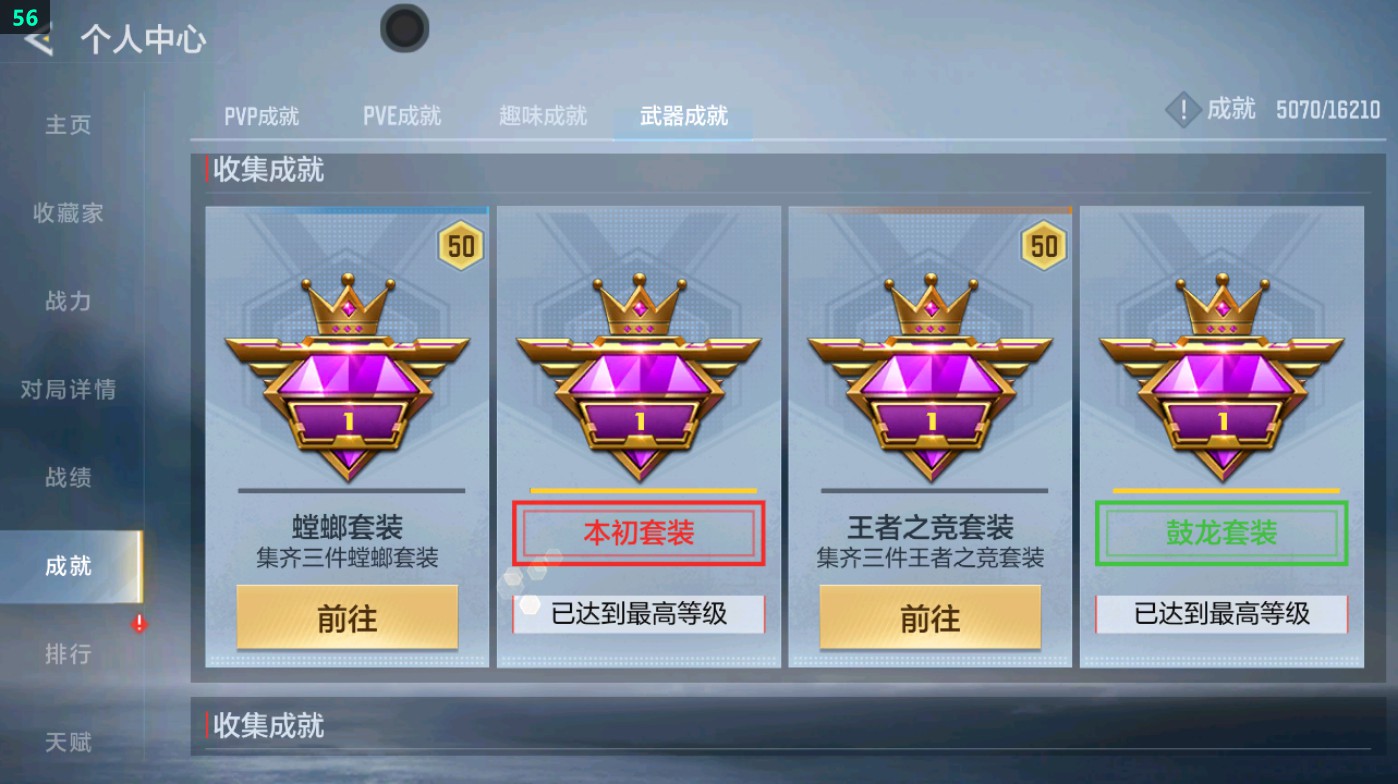
Task: Select the PVE成就 tab
Action: 403,115
